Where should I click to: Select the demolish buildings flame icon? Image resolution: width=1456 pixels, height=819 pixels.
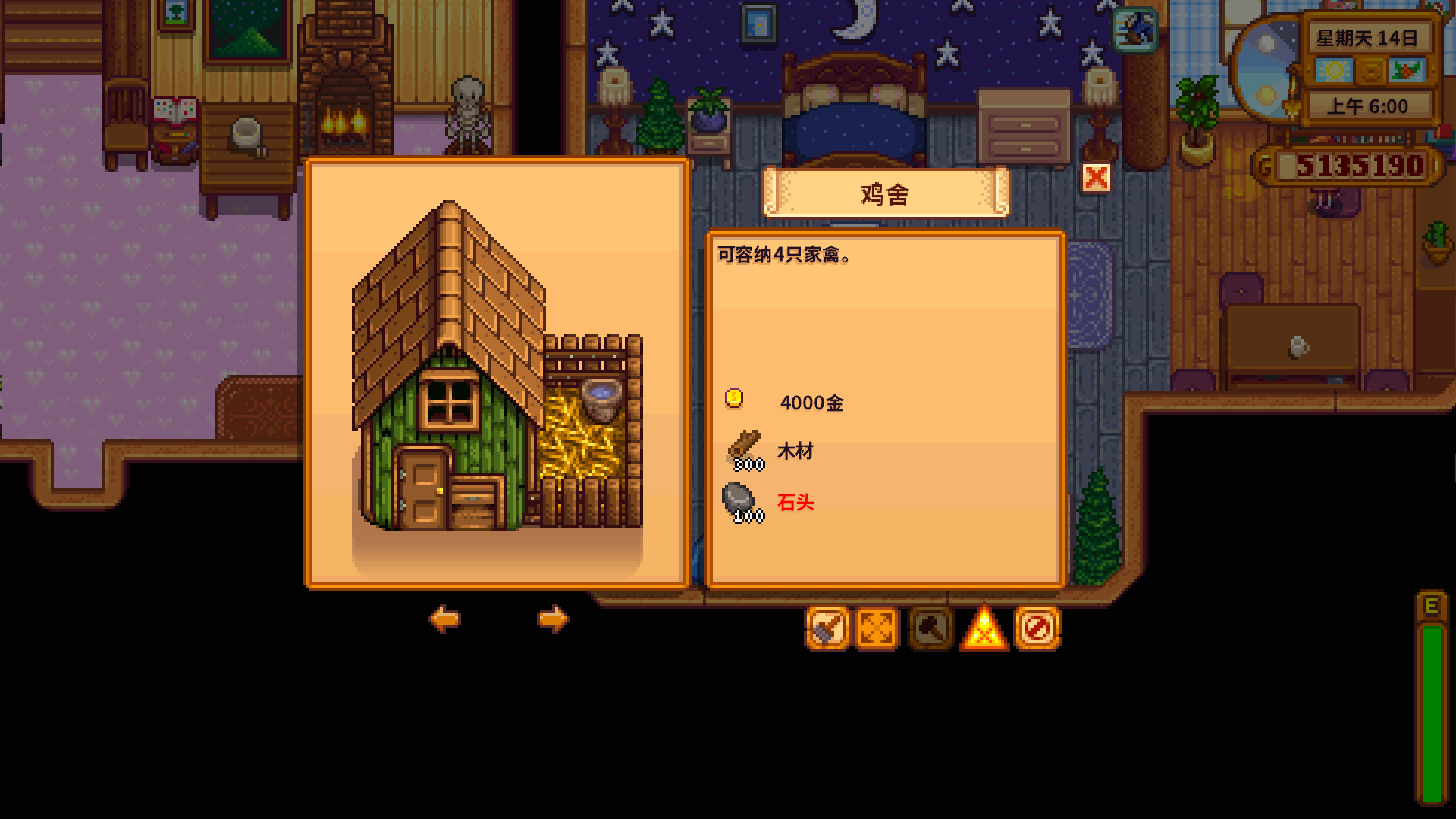983,628
